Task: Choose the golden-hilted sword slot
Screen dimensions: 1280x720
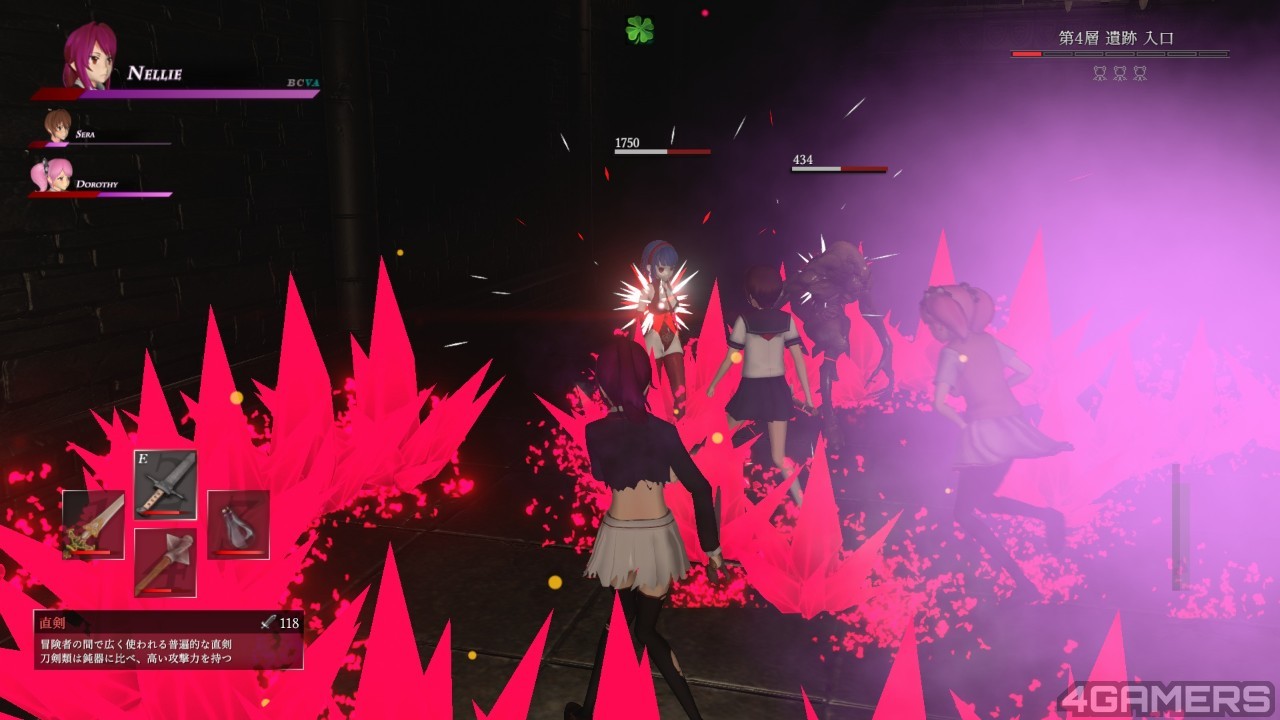Action: [x=93, y=524]
